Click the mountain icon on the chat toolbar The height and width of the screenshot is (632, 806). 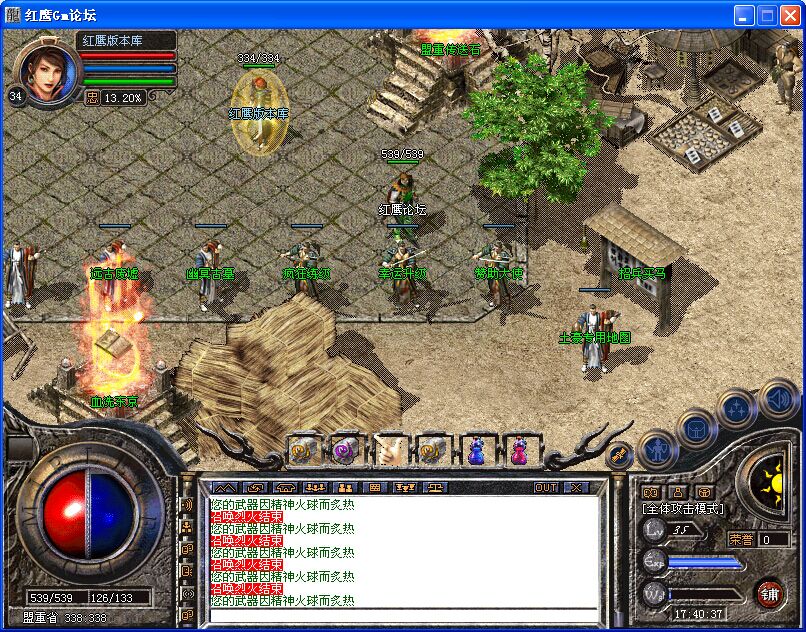tap(225, 487)
